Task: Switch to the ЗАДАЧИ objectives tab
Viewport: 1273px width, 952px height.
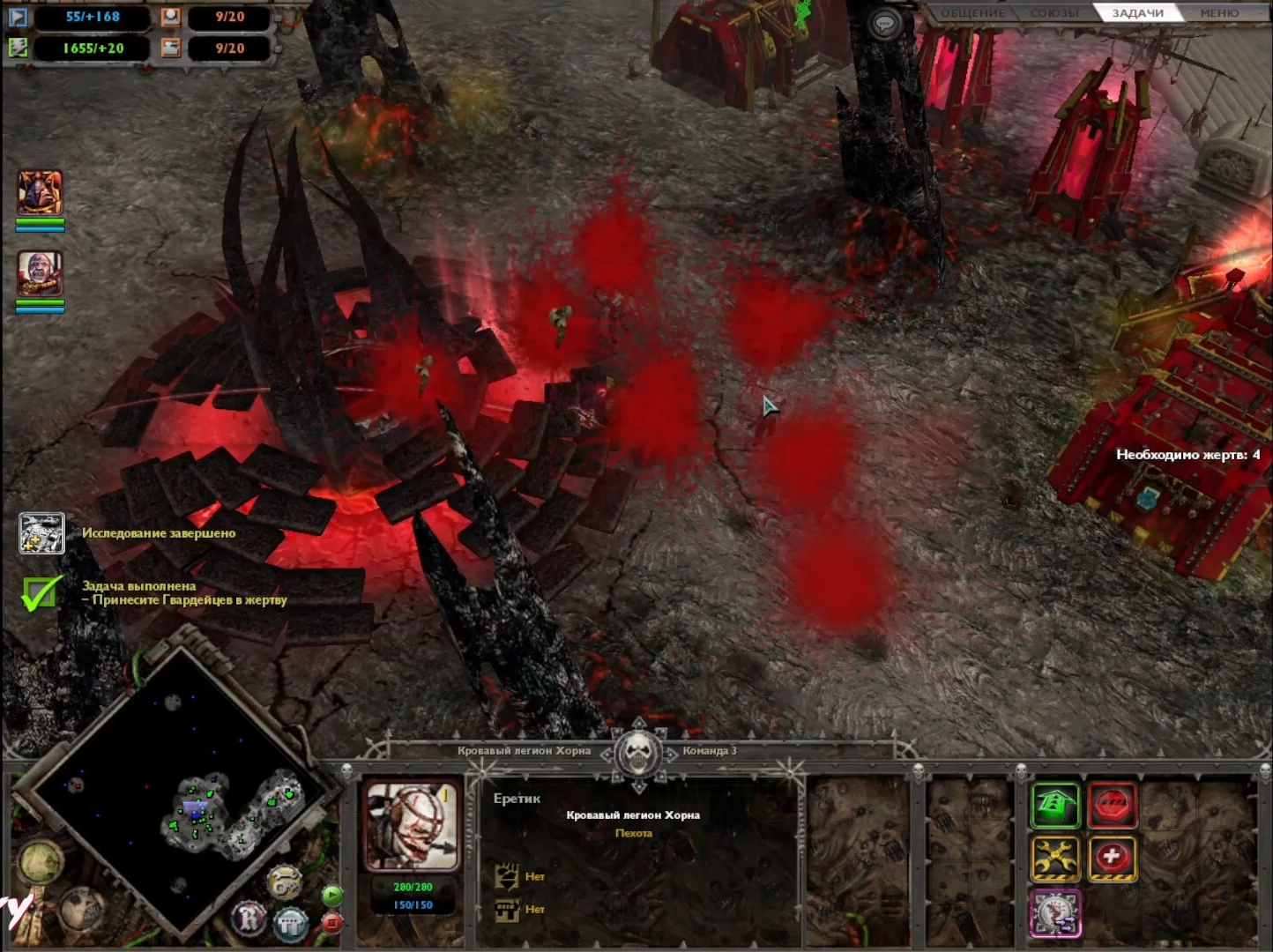Action: (x=1137, y=13)
